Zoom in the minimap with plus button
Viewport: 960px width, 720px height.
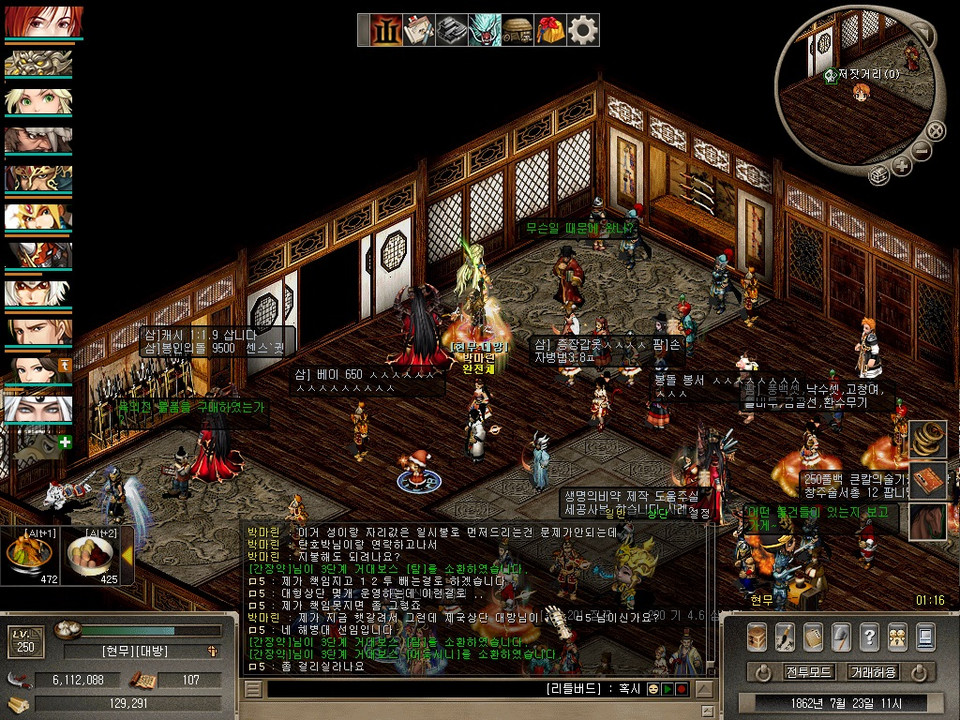click(x=902, y=165)
